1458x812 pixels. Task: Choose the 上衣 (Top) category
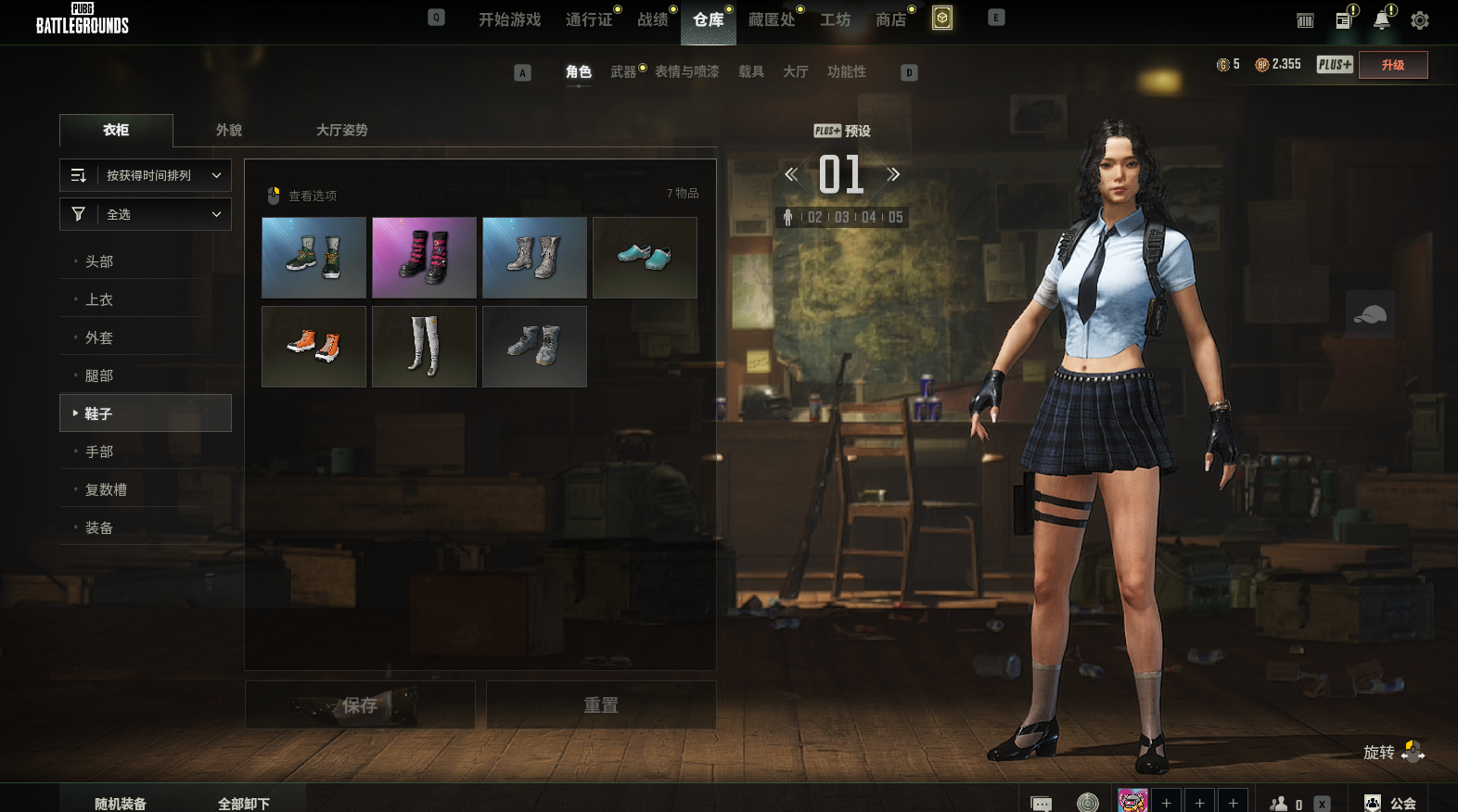point(99,299)
